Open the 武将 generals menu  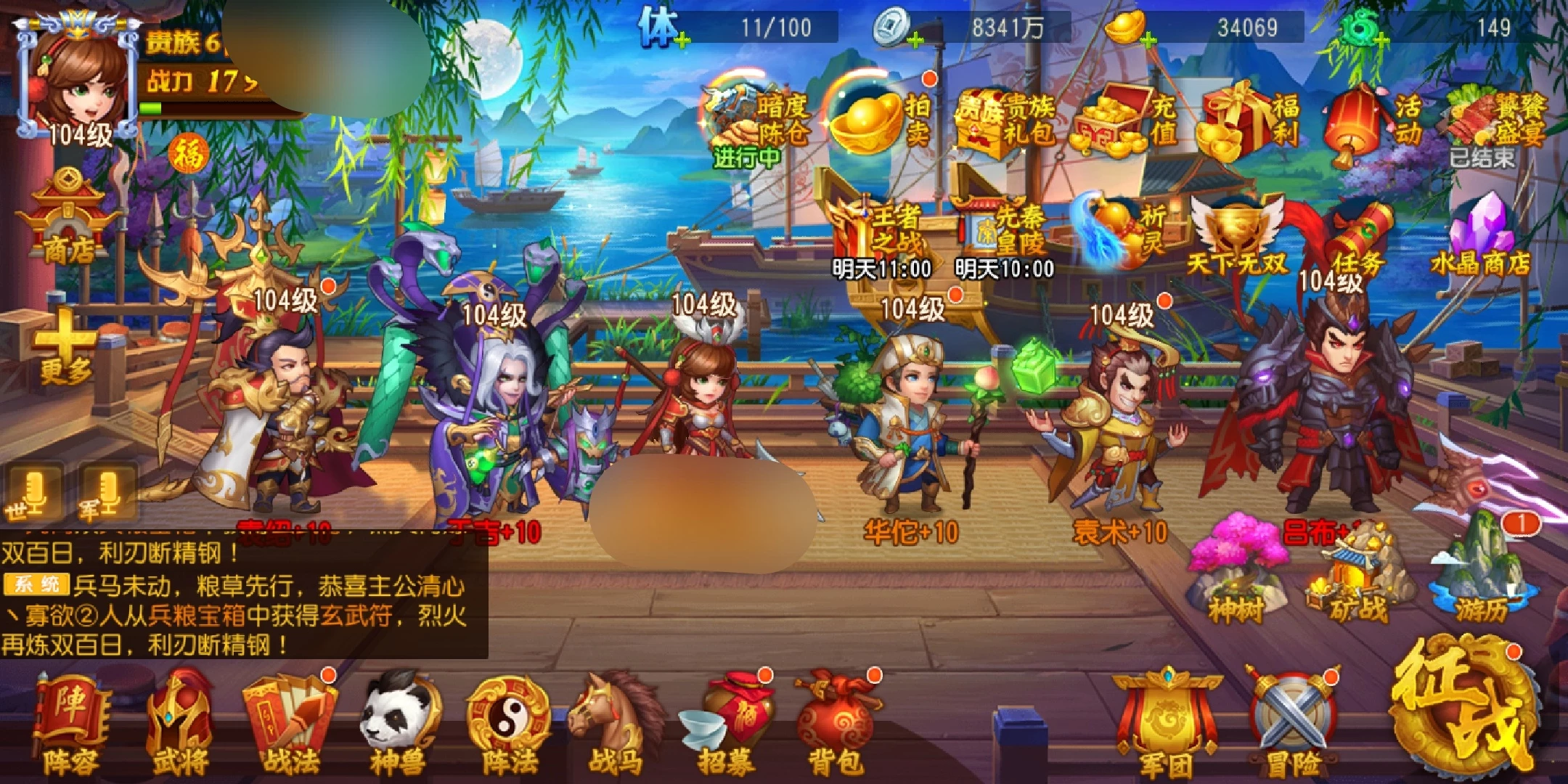(179, 722)
